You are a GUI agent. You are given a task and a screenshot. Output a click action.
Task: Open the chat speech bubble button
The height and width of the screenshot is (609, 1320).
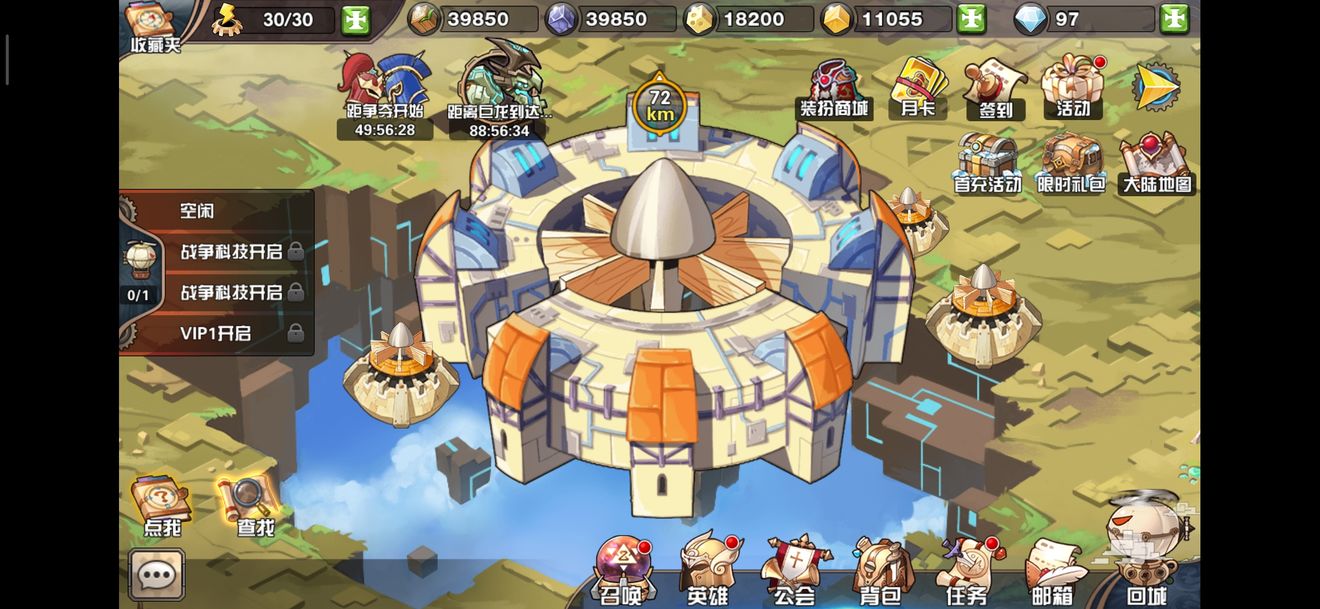pyautogui.click(x=157, y=574)
